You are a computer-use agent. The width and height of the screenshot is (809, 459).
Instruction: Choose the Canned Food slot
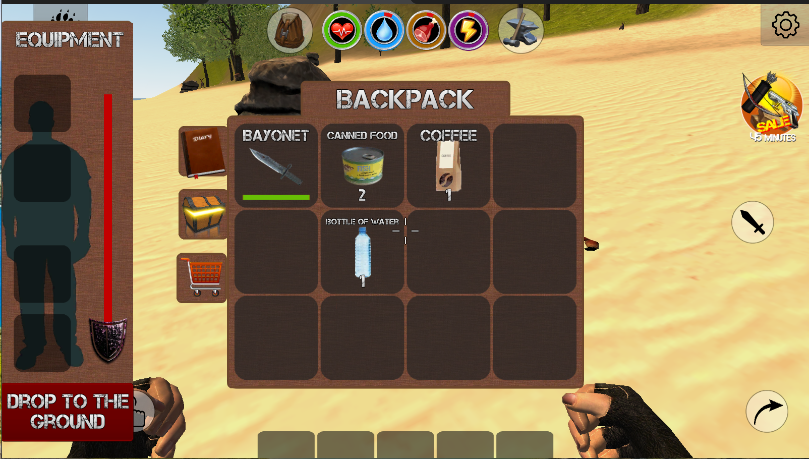pos(362,165)
